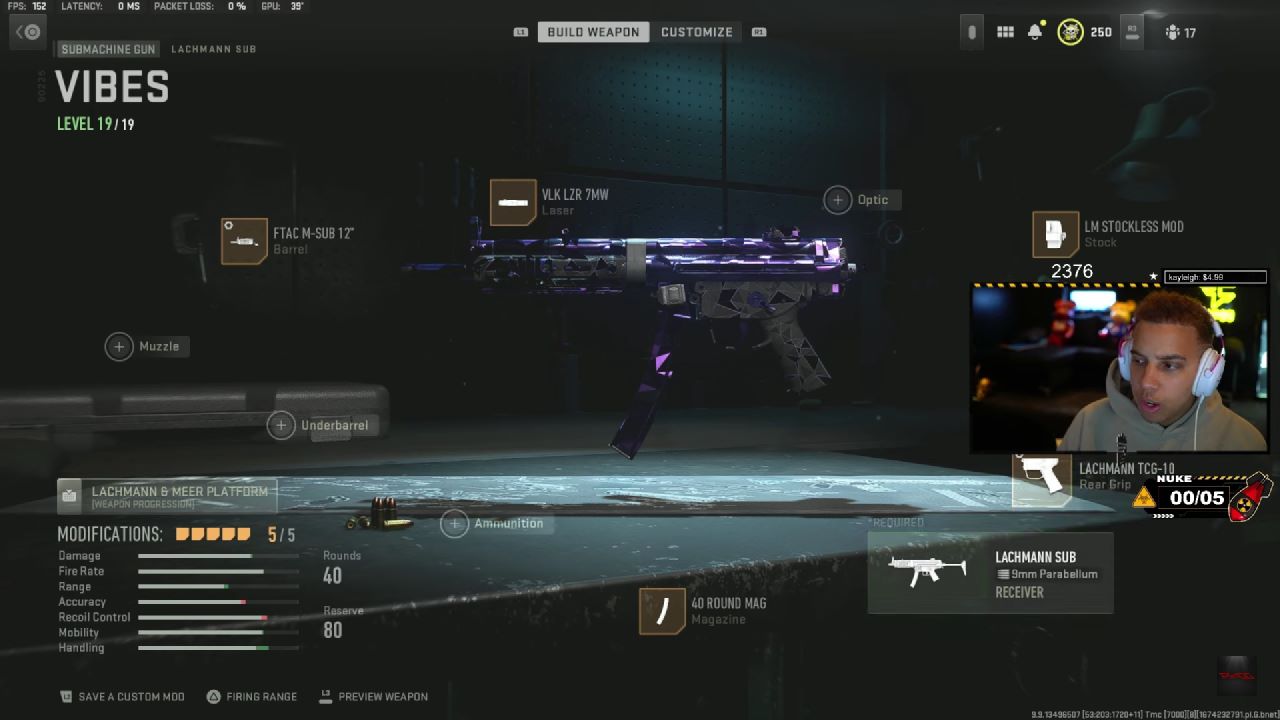The height and width of the screenshot is (720, 1280).
Task: Select the Submachine Gun breadcrumb tab
Action: pyautogui.click(x=107, y=49)
